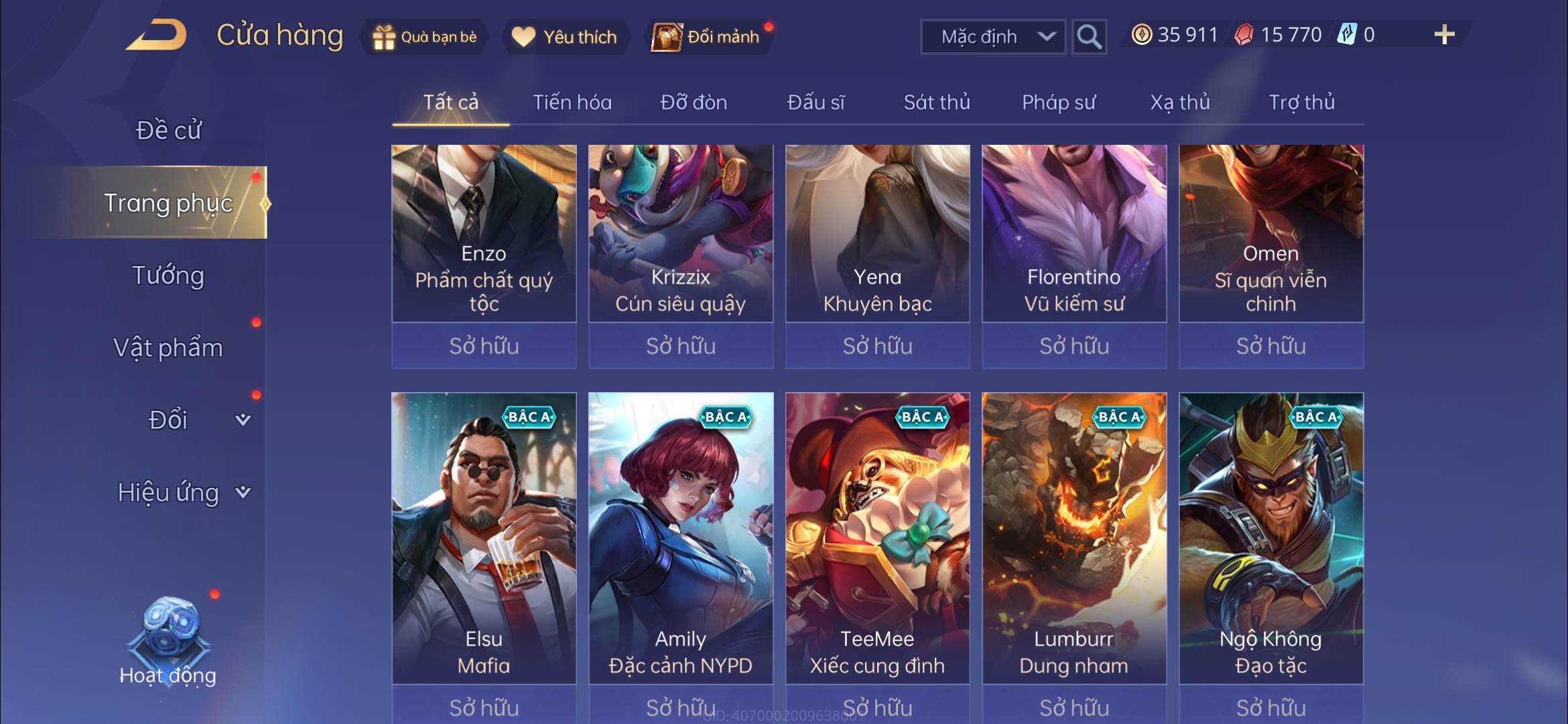Select the Sát thủ filter tab
1568x724 pixels.
(937, 103)
